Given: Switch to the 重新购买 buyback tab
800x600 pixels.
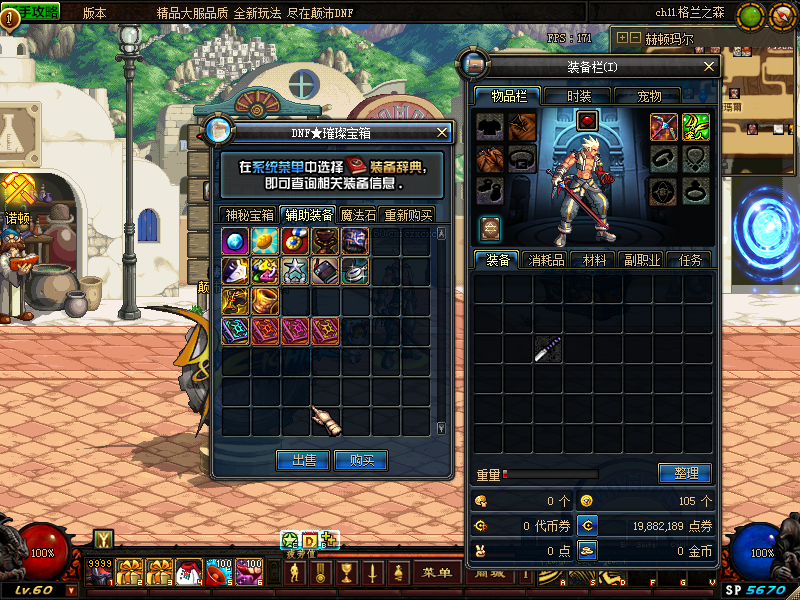Looking at the screenshot, I should click(408, 215).
